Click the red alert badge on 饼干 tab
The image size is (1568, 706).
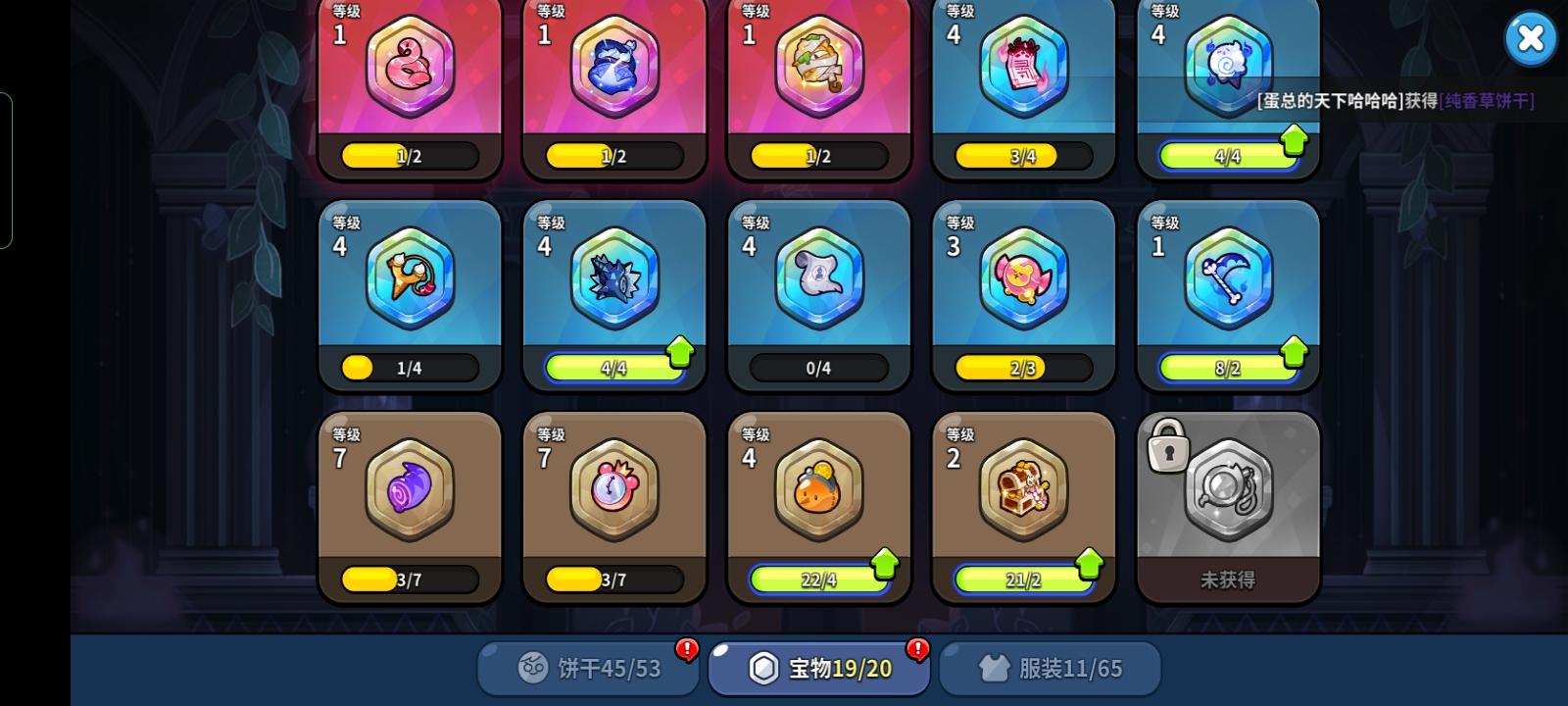[x=686, y=649]
